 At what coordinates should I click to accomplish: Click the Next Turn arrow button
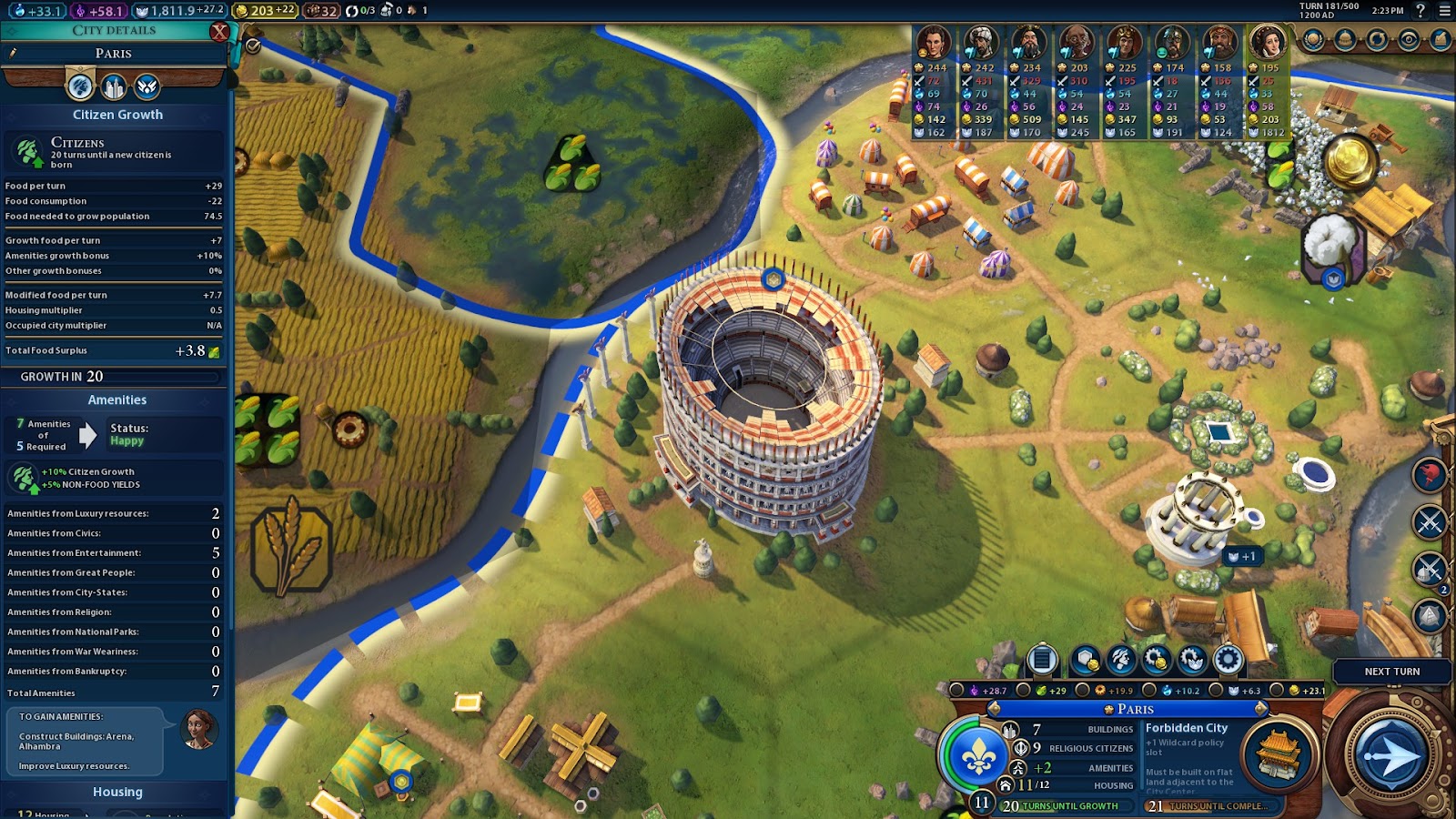pyautogui.click(x=1390, y=755)
